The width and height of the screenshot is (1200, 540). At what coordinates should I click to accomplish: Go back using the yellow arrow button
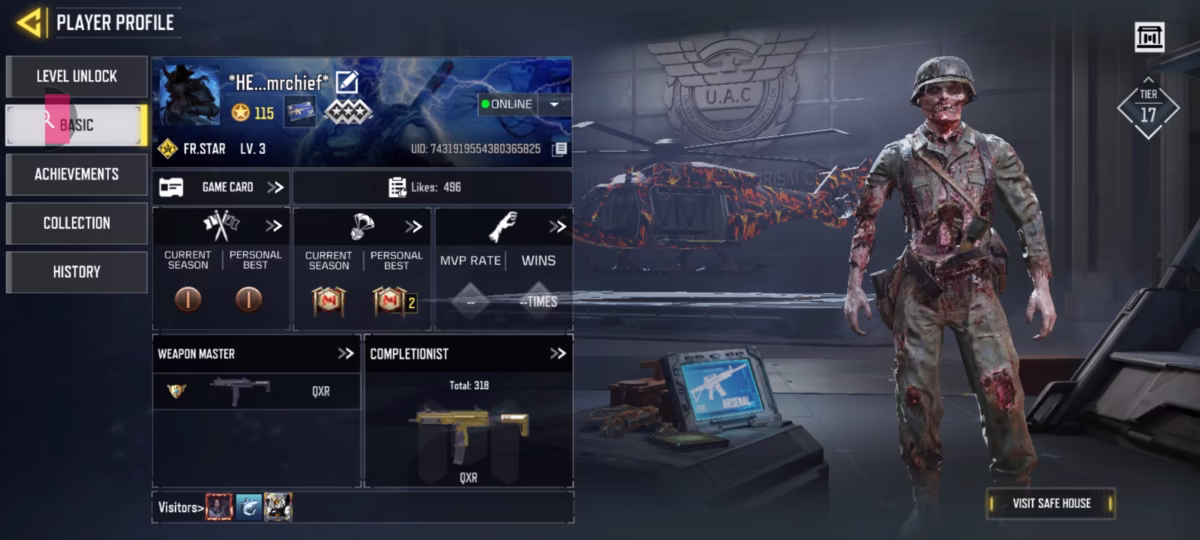pos(30,22)
